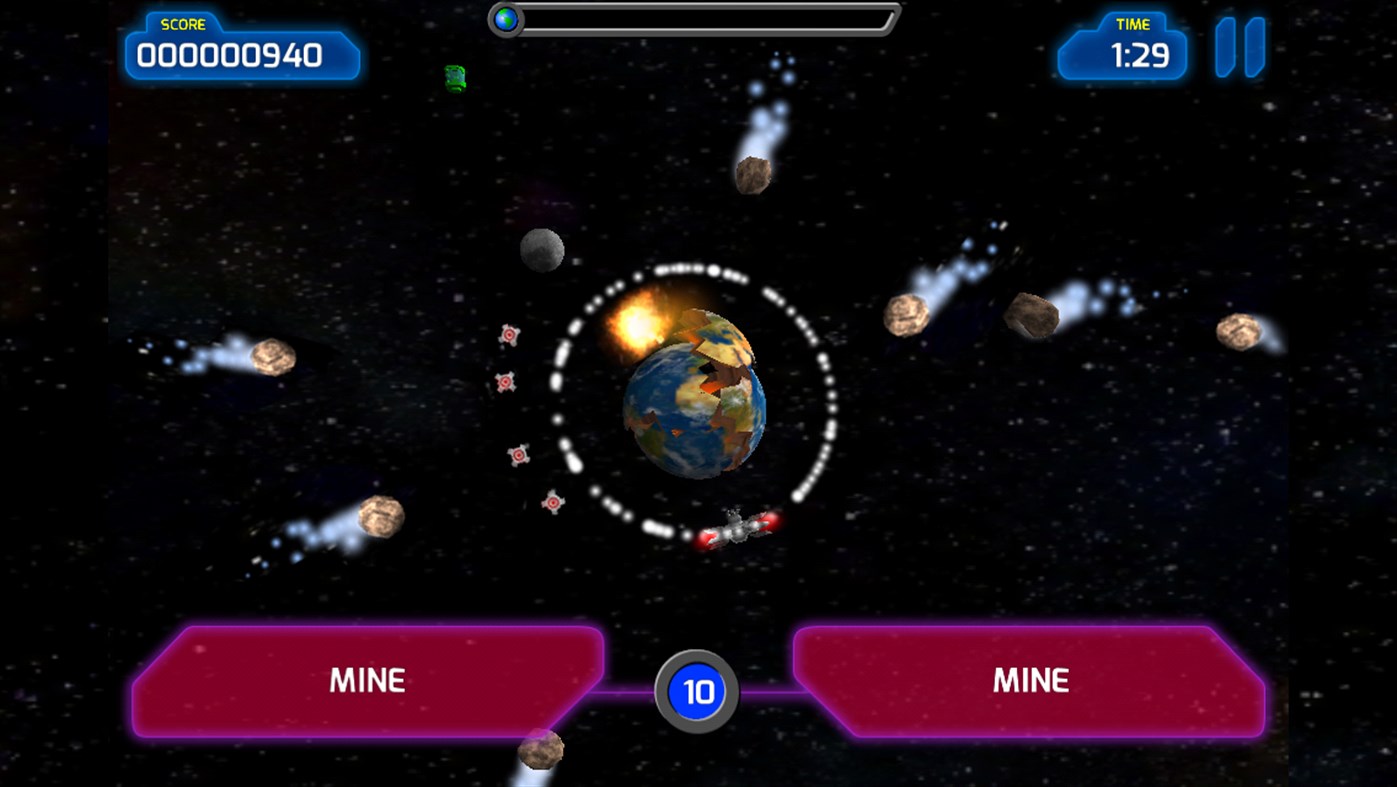Tap the third red target mine
This screenshot has height=787, width=1397.
(x=521, y=453)
